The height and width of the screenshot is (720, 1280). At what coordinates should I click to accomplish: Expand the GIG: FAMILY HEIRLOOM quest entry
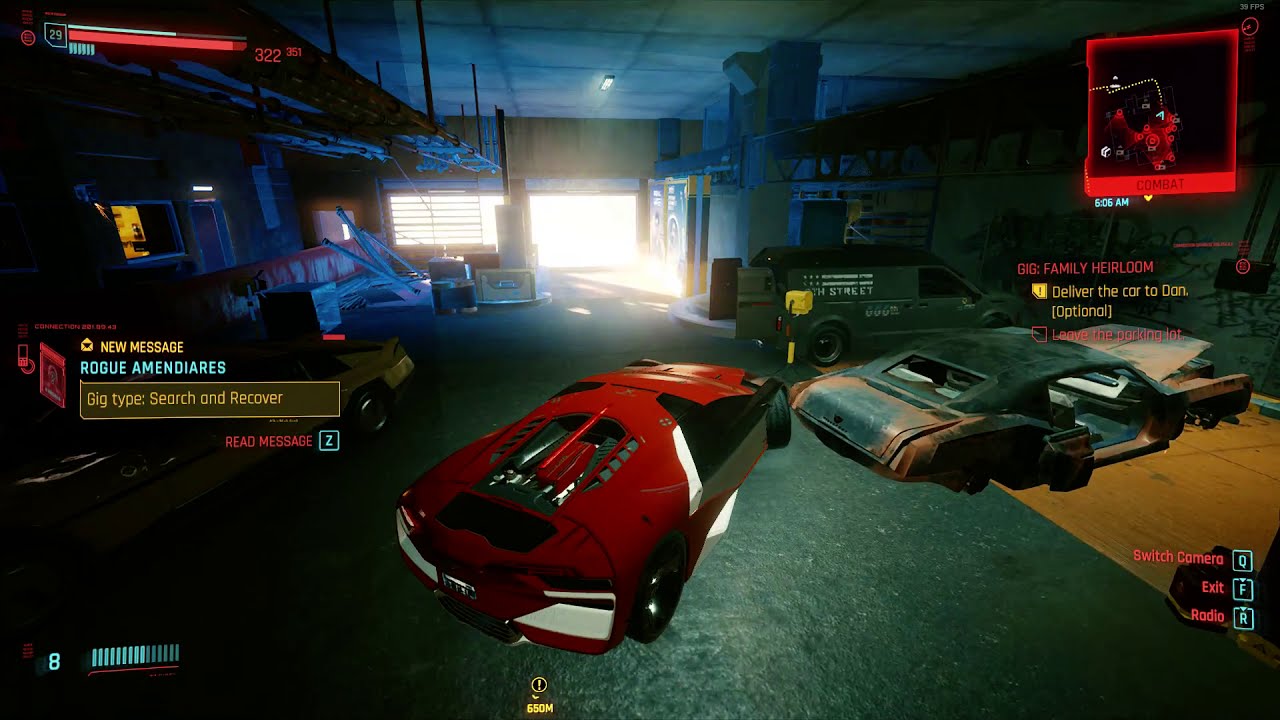(x=1085, y=267)
